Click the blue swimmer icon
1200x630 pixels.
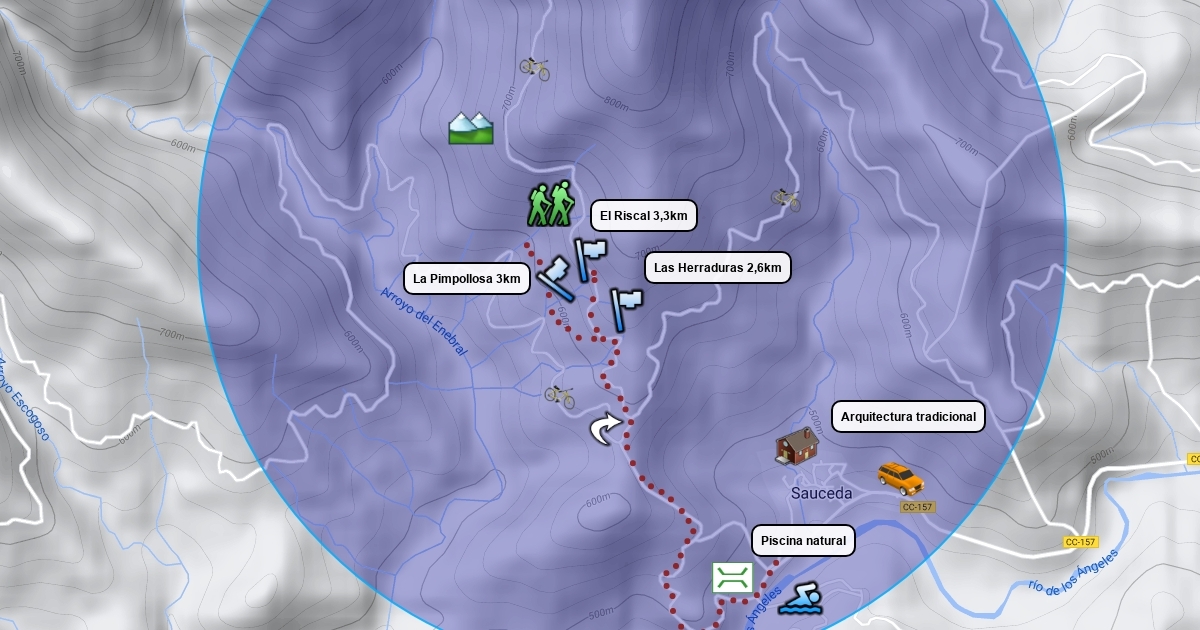tap(801, 600)
